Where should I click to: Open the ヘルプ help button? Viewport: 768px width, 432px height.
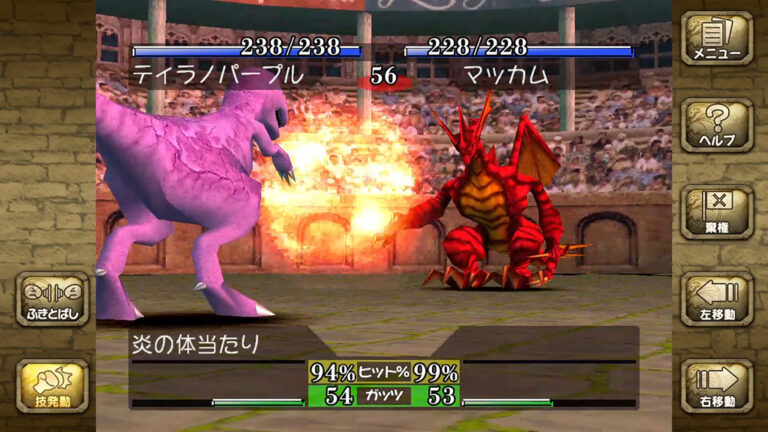(x=717, y=124)
